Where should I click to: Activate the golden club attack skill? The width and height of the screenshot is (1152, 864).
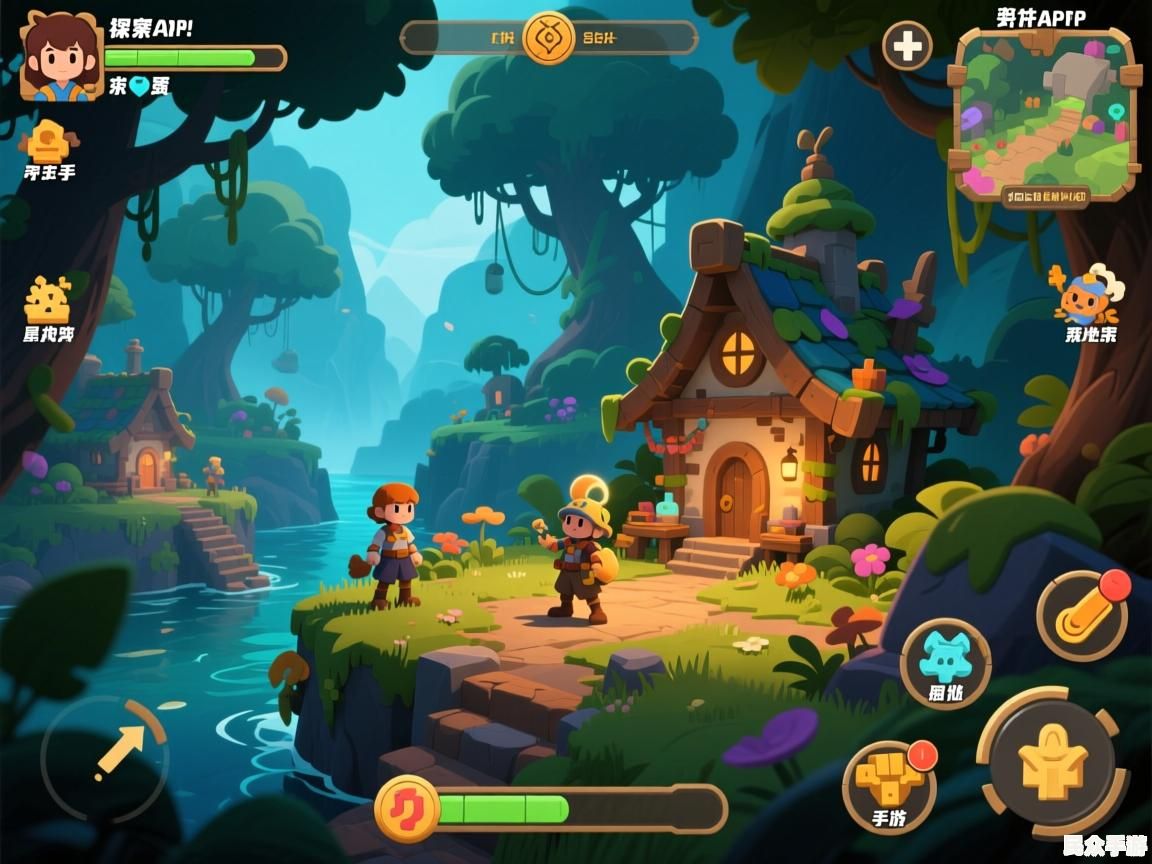tap(1083, 615)
